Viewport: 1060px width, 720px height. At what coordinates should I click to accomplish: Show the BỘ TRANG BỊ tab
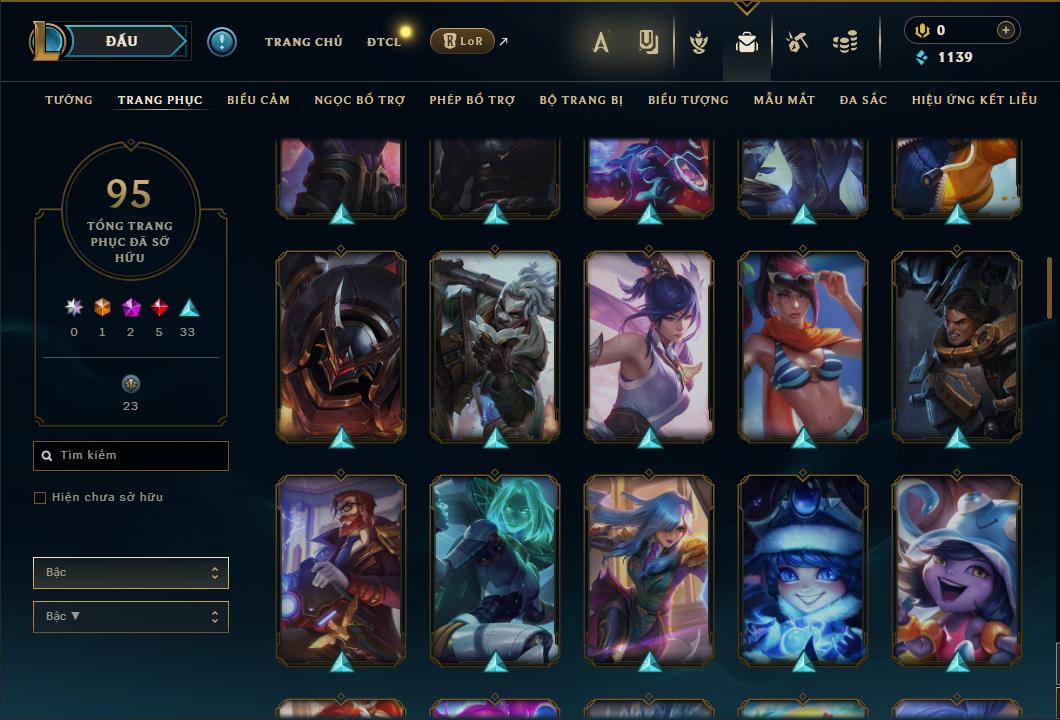pos(581,100)
